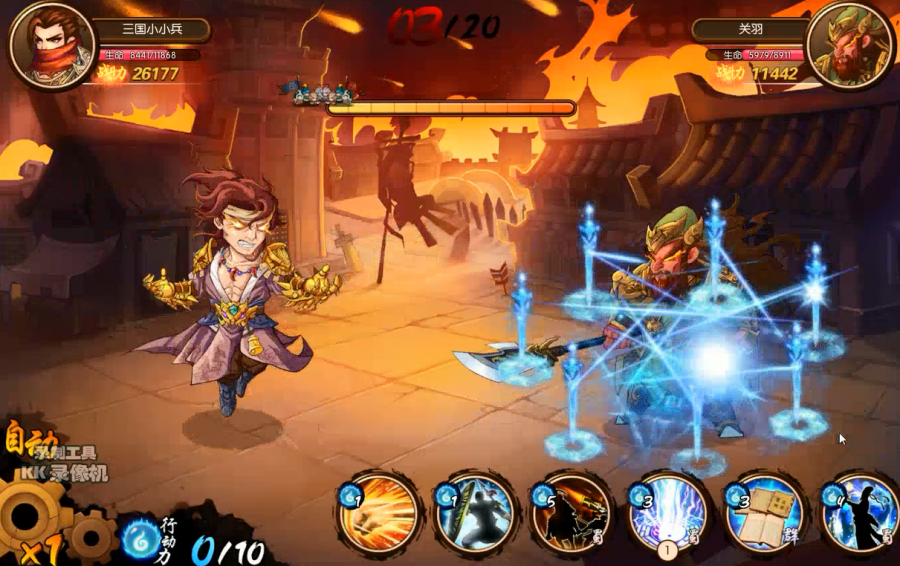Activate the robed strategist silhouette skill
The image size is (900, 566).
tap(860, 512)
